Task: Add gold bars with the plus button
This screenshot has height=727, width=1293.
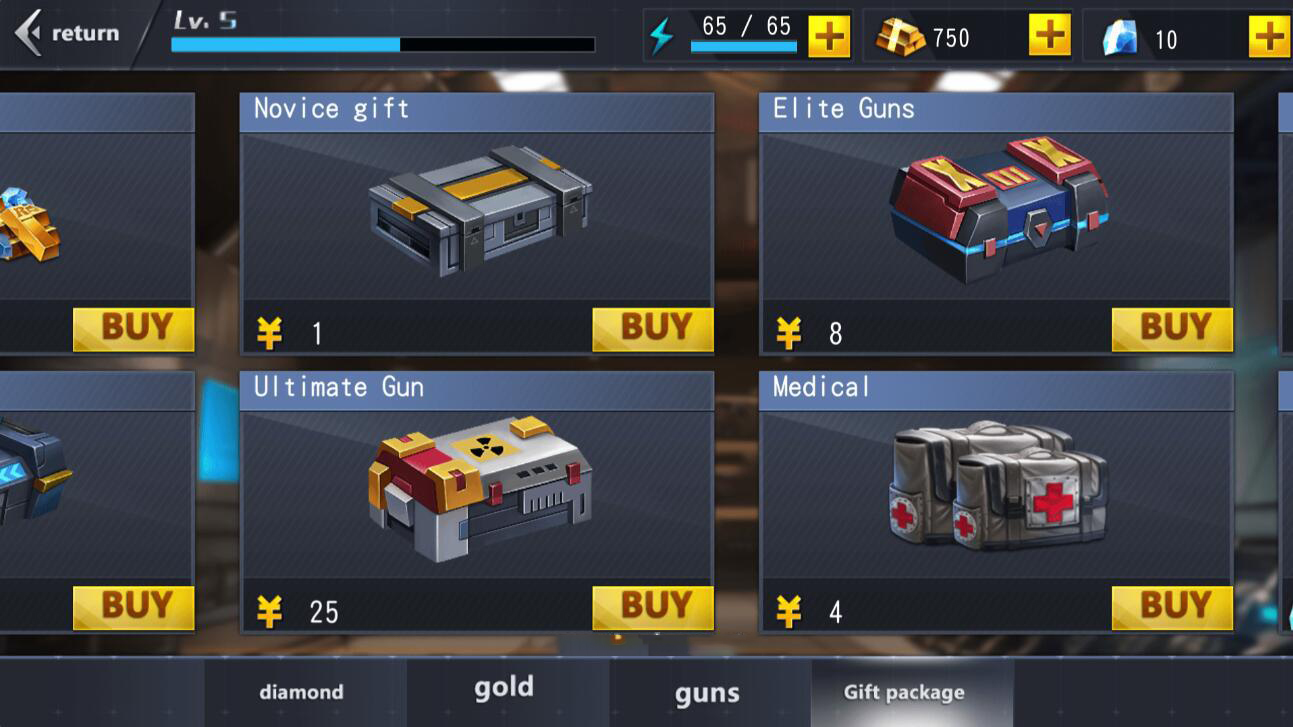Action: [x=1049, y=37]
